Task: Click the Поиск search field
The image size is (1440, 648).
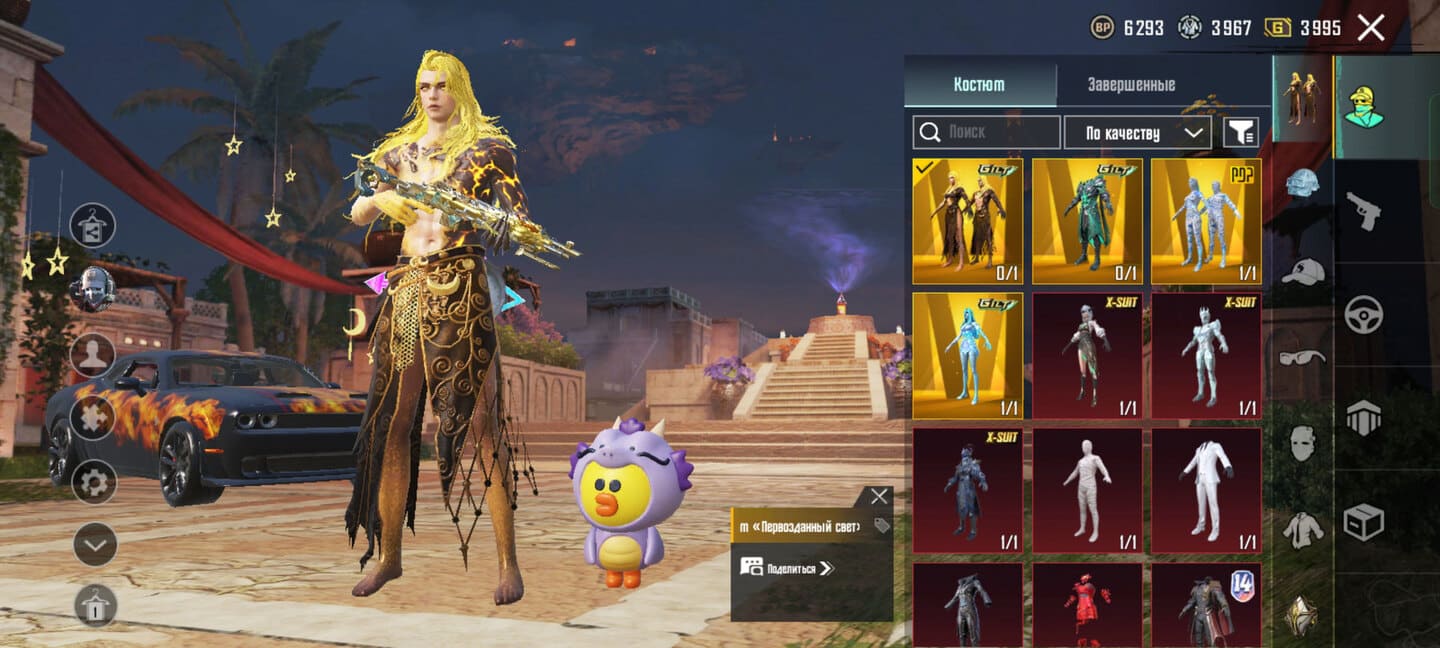Action: click(x=986, y=132)
